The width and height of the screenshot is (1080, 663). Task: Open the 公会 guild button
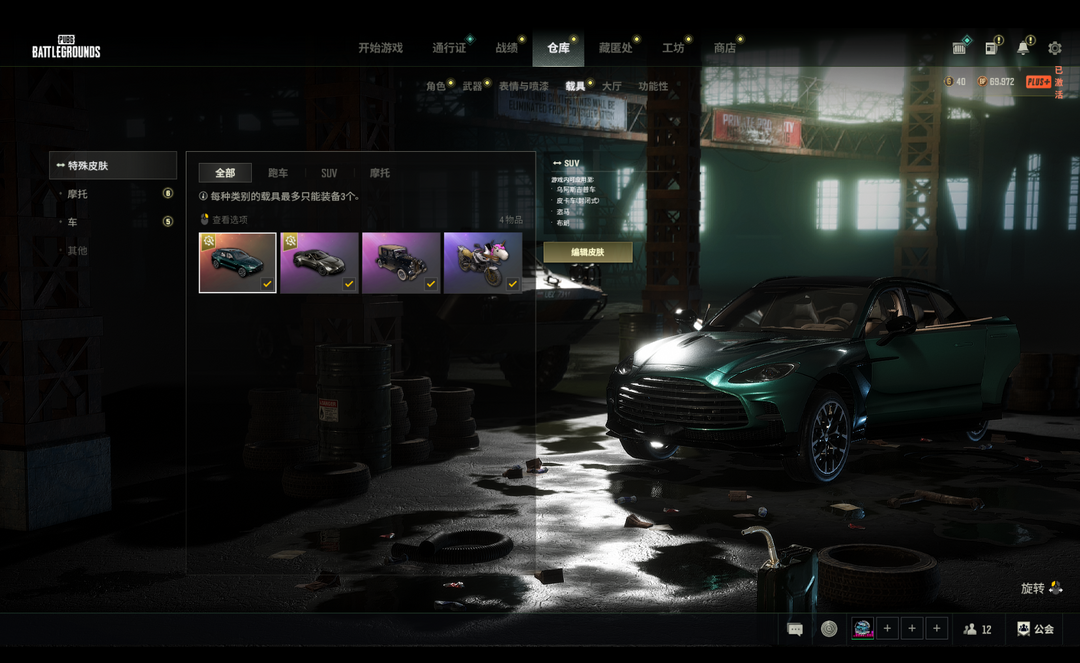(1036, 629)
